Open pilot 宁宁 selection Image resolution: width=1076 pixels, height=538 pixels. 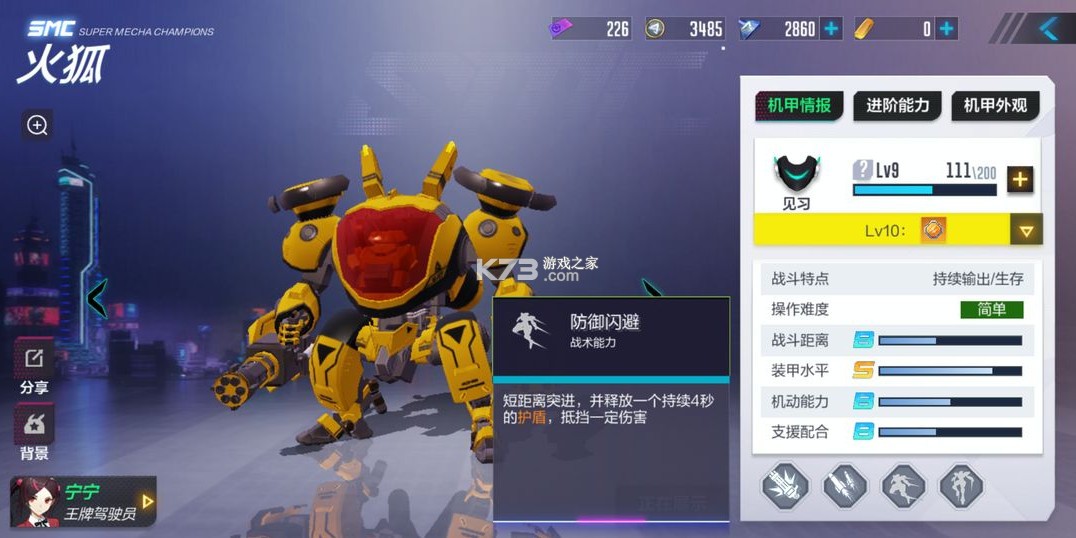pos(83,502)
